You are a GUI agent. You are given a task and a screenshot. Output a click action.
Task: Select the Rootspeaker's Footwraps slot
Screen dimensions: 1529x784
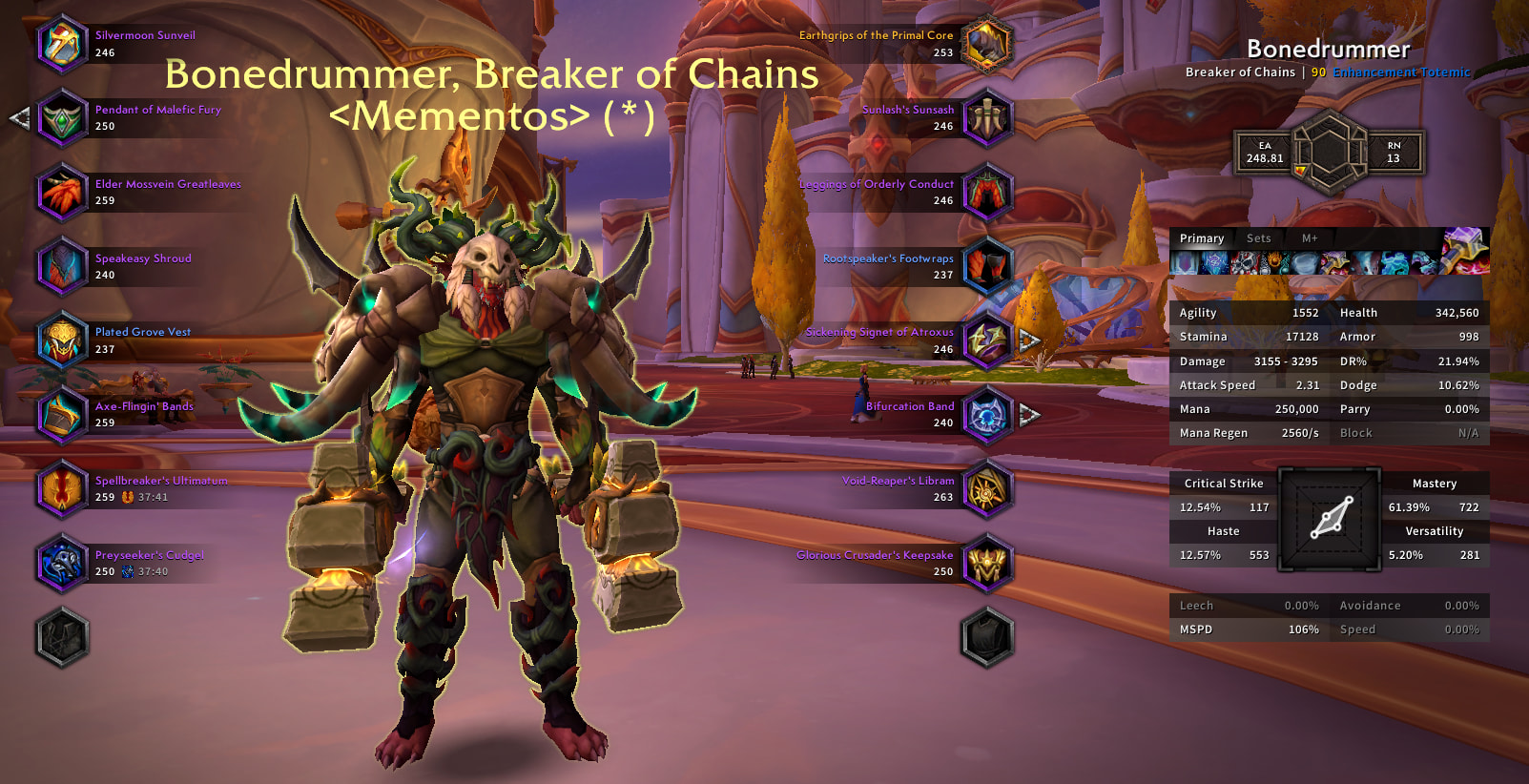(987, 266)
